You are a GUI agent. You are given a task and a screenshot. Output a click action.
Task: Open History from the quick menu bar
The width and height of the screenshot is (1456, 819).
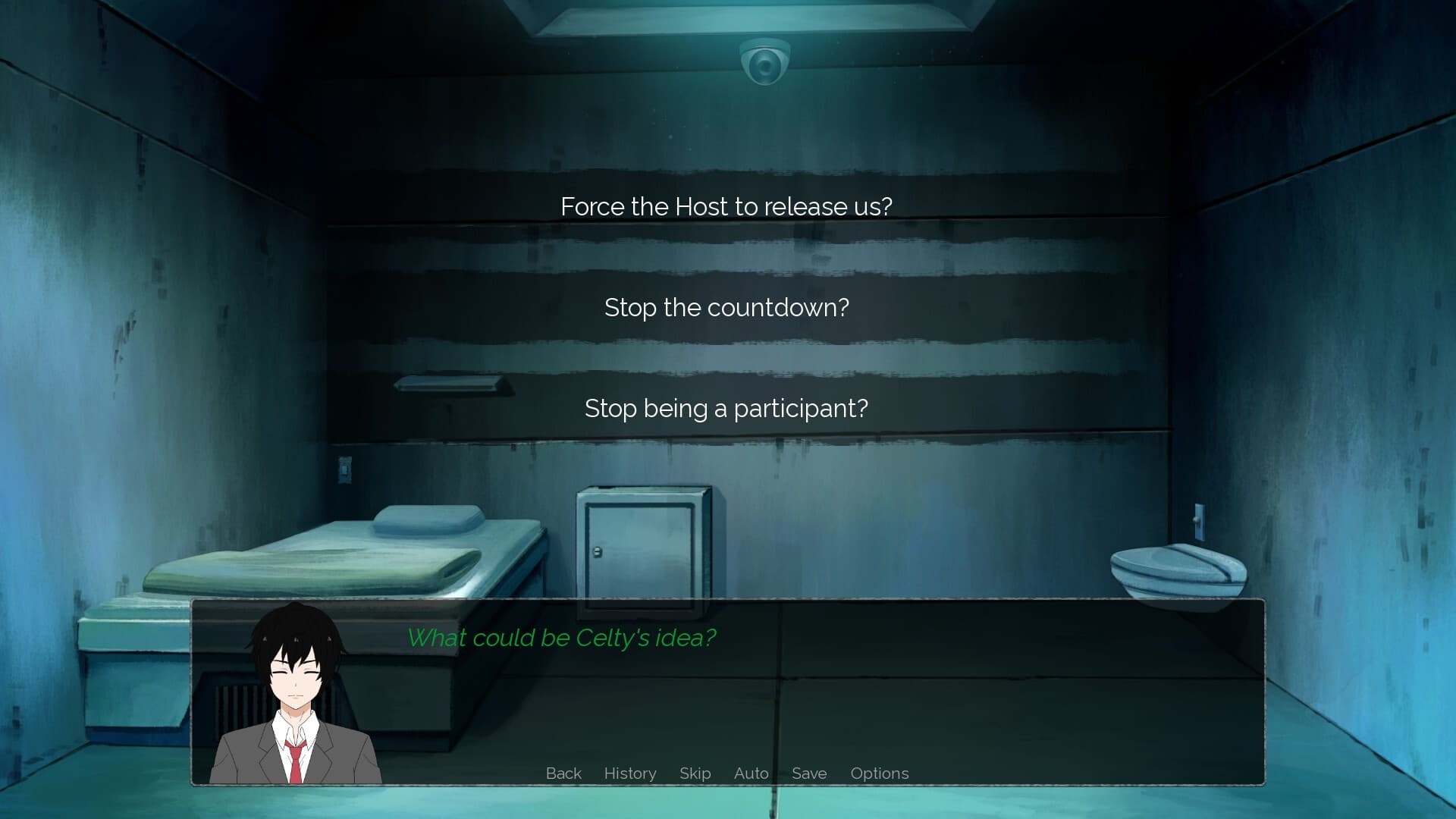click(630, 773)
